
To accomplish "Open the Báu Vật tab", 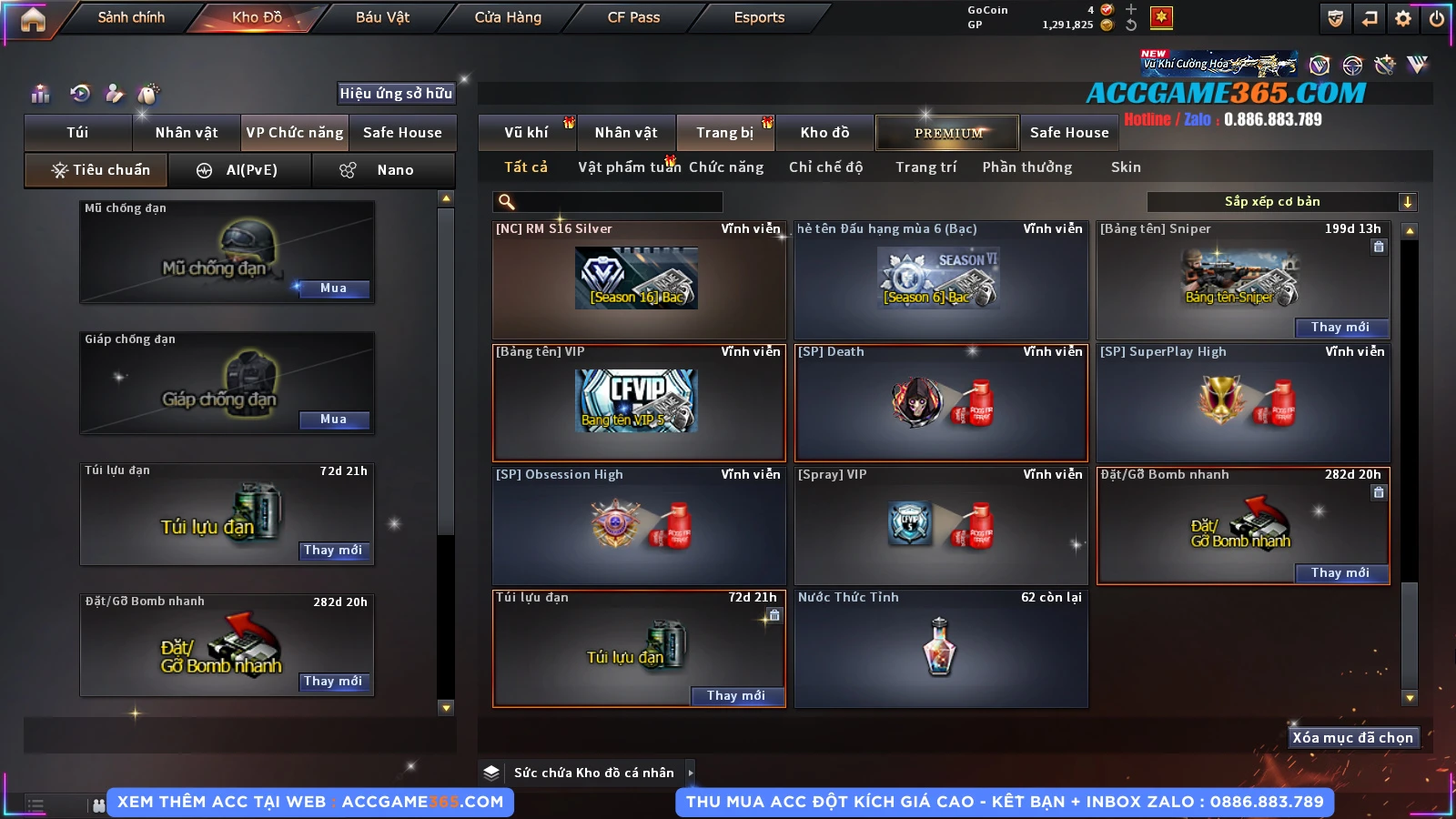I will point(382,17).
